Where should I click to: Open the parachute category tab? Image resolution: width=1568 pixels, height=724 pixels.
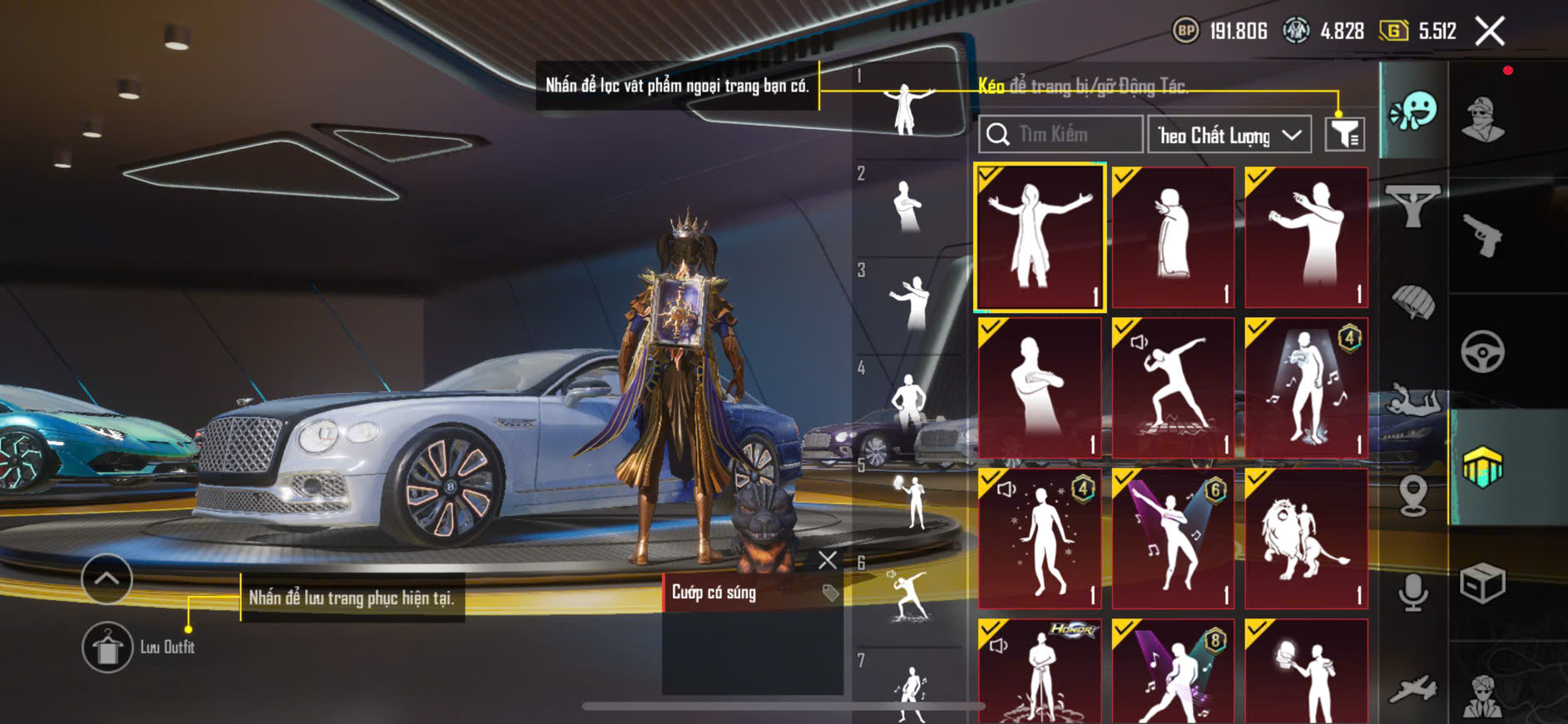pos(1413,301)
